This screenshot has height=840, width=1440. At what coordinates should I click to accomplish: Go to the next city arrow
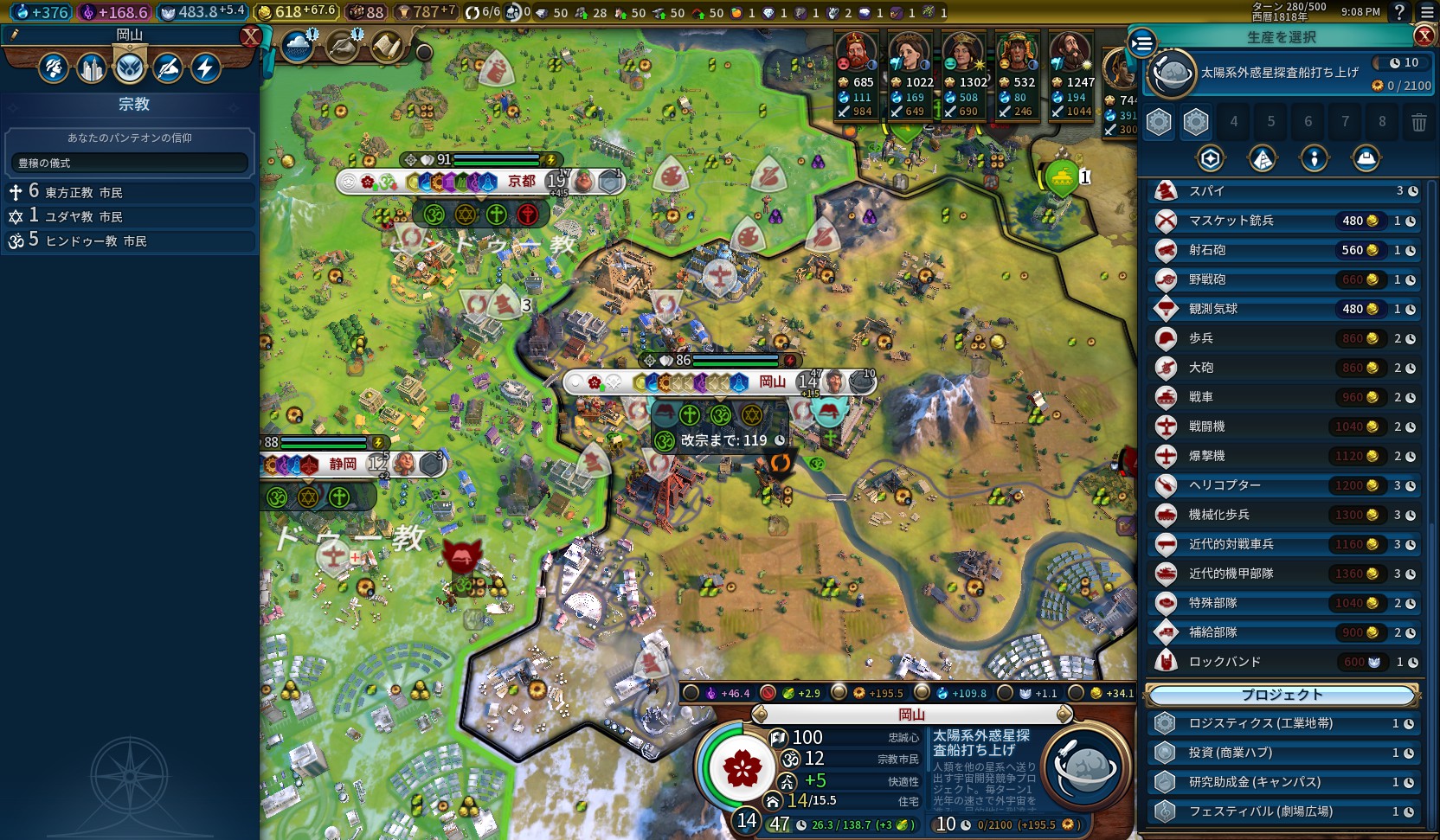click(1065, 715)
